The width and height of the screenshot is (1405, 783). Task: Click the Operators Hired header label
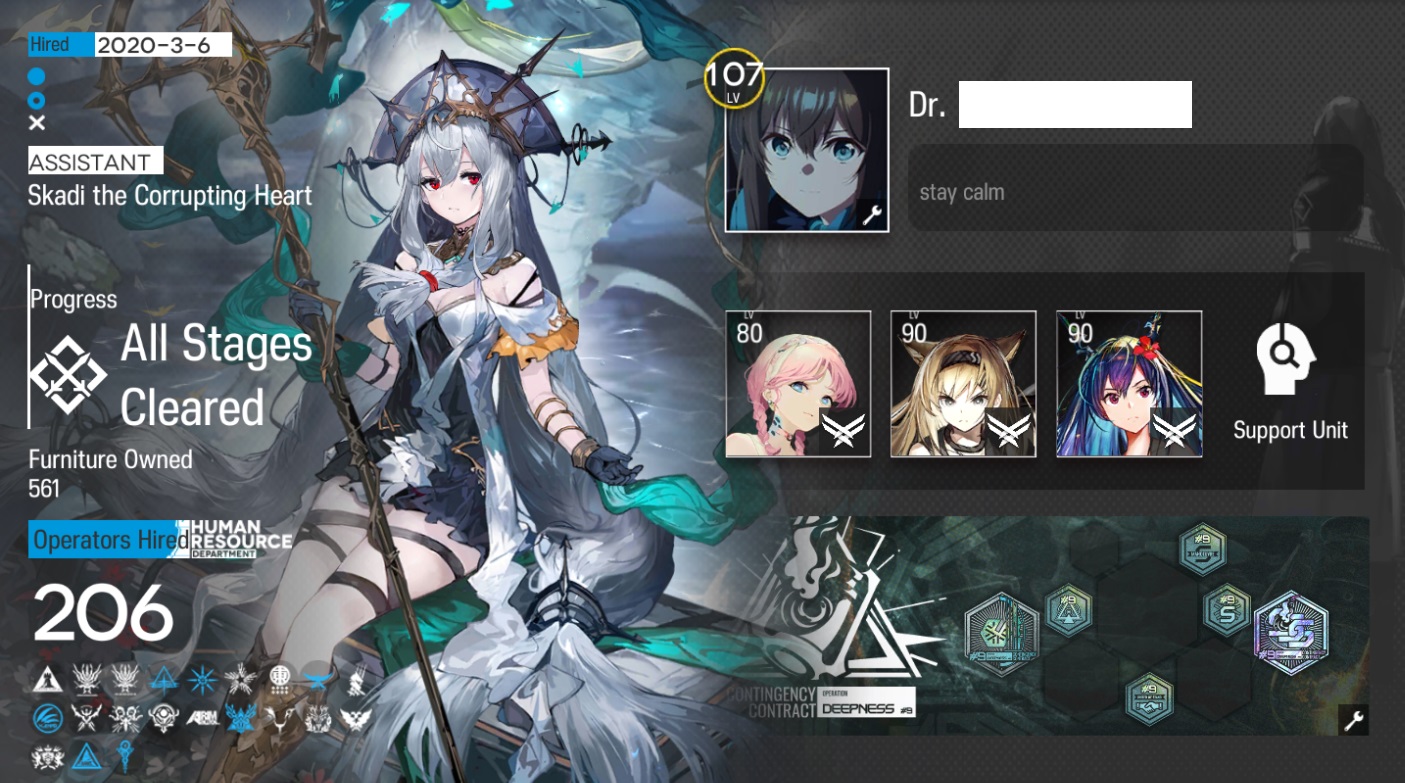click(100, 539)
